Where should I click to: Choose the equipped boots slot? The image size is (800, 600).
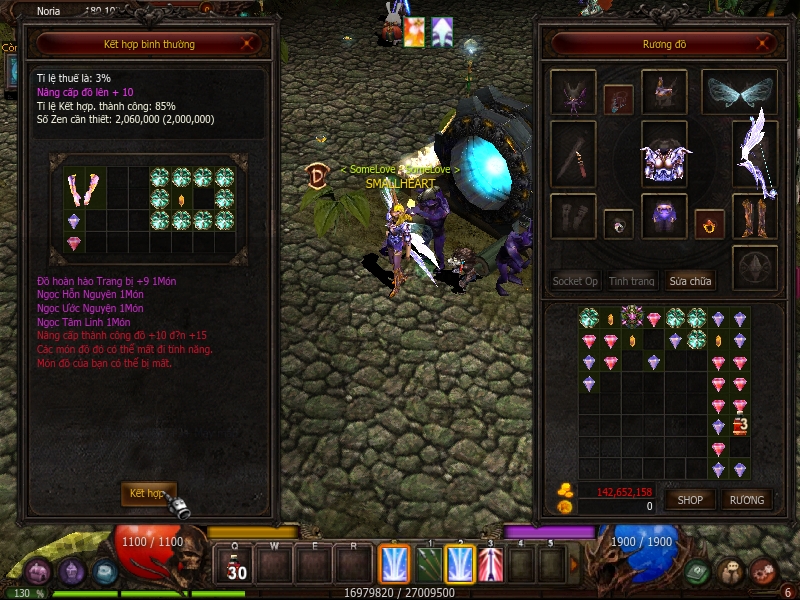pyautogui.click(x=755, y=216)
